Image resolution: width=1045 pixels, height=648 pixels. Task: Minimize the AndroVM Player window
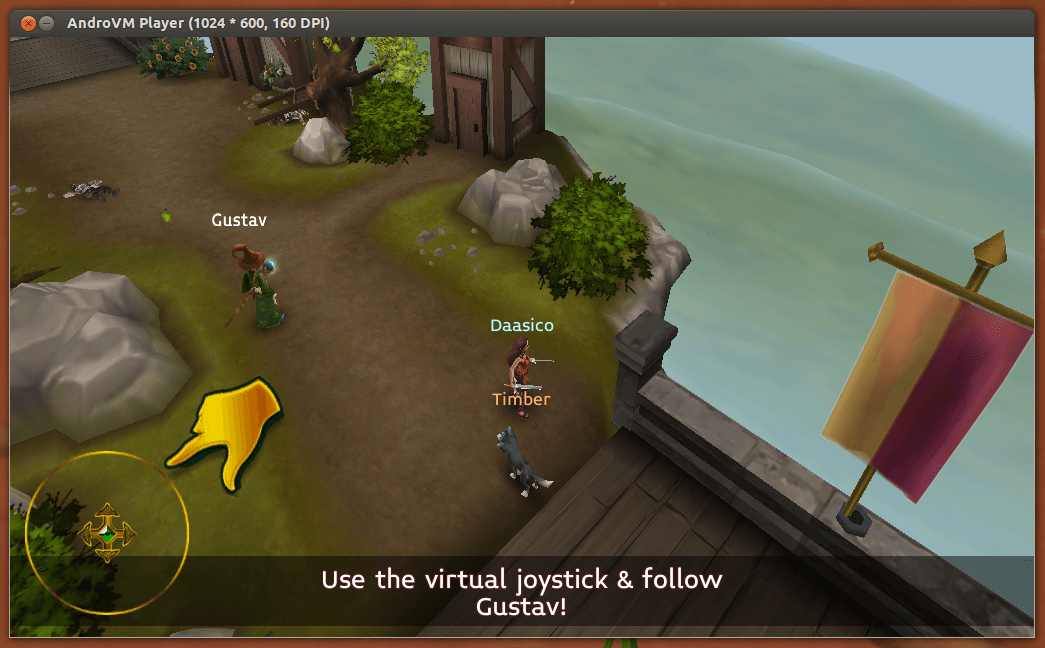[x=46, y=22]
